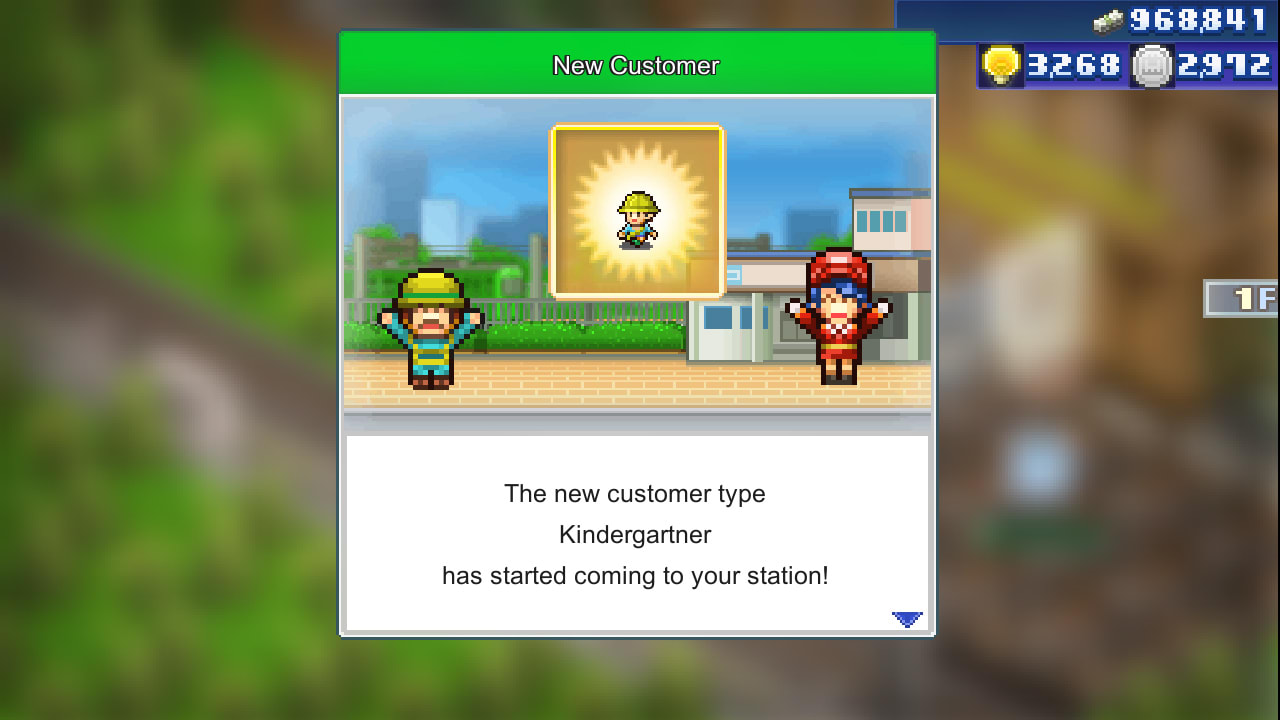The width and height of the screenshot is (1280, 720).
Task: Click the golden frame around the new customer
Action: 637,135
